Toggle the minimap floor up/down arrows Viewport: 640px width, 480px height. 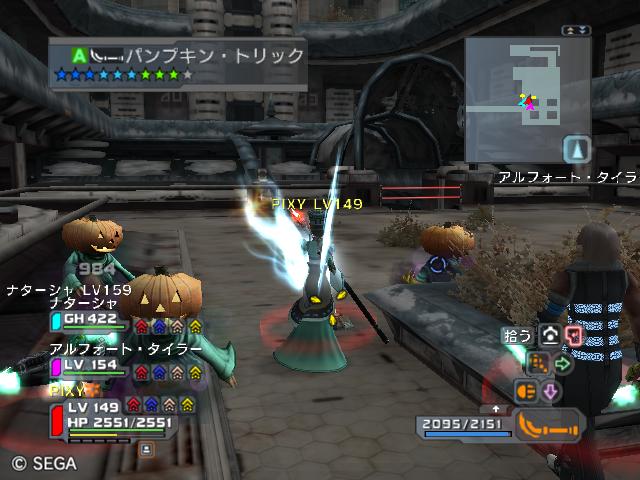(572, 31)
